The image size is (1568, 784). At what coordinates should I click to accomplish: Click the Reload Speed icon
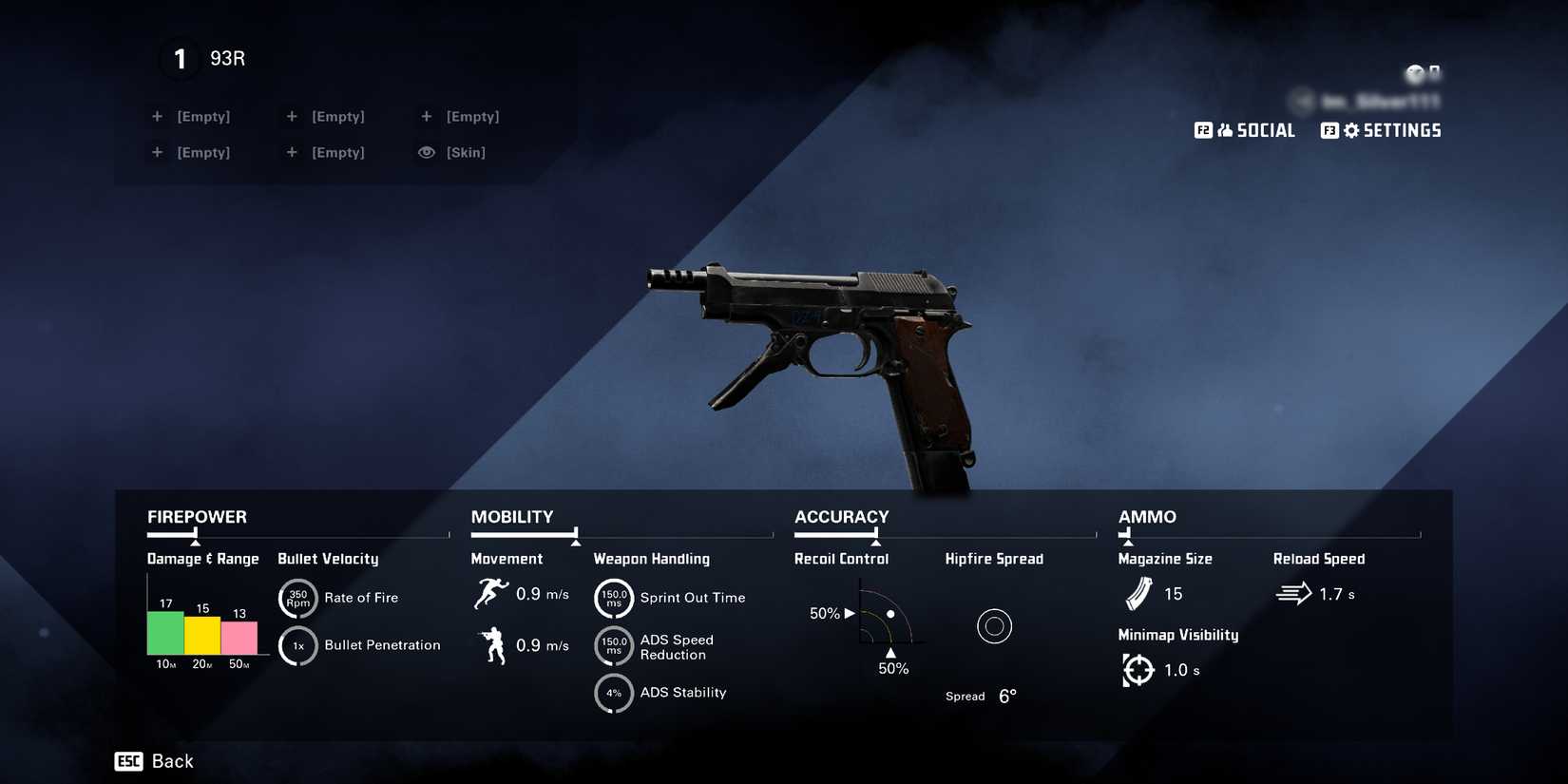[1292, 594]
